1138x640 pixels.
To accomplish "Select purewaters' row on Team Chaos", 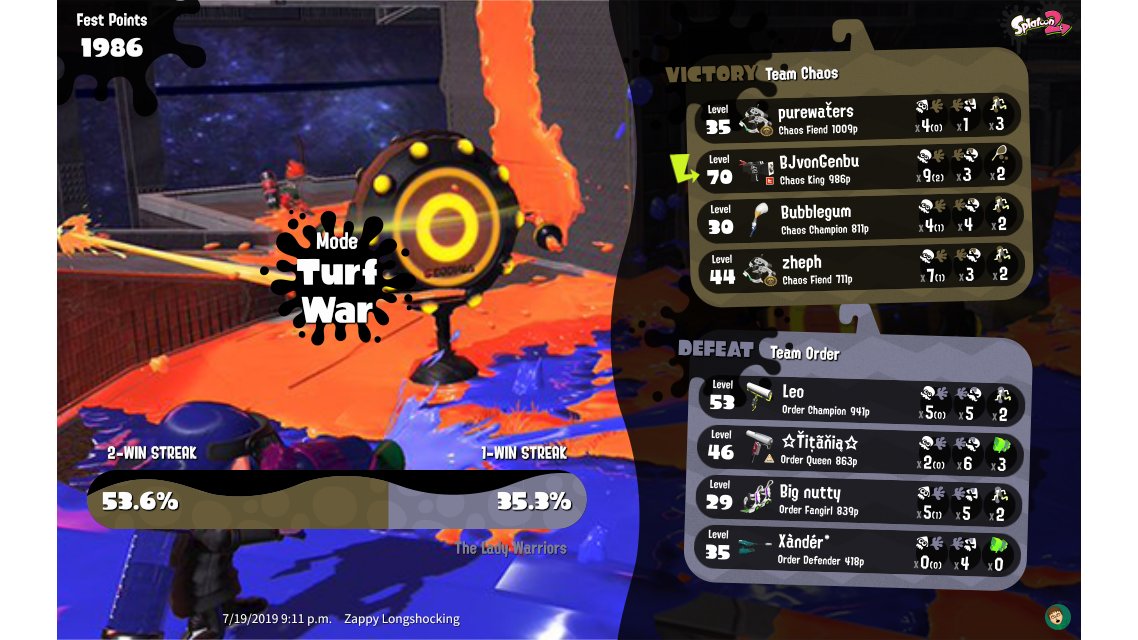I will pos(858,118).
